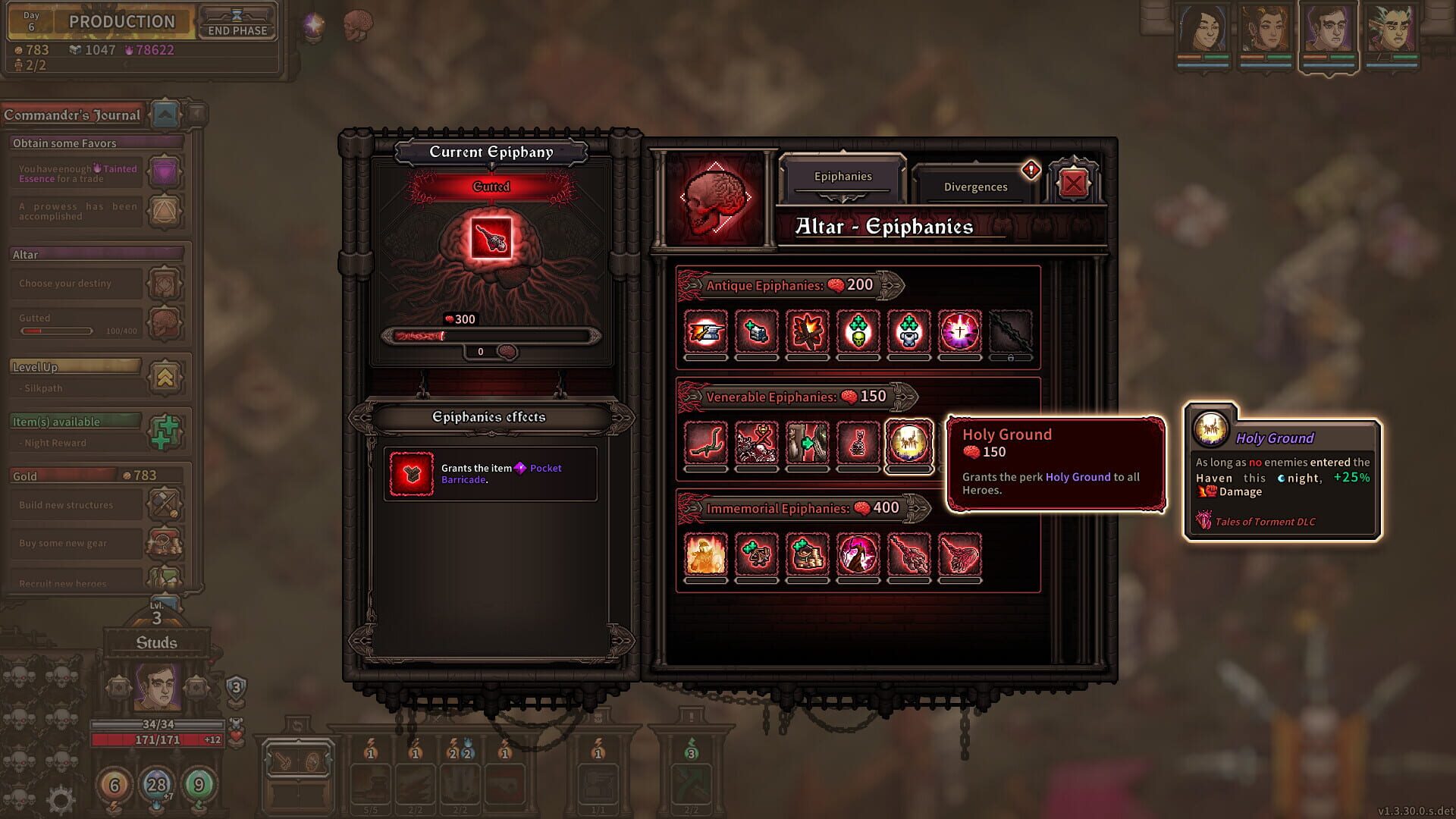The height and width of the screenshot is (819, 1456).
Task: Select the forge anvil Antique Epiphany
Action: coord(704,331)
